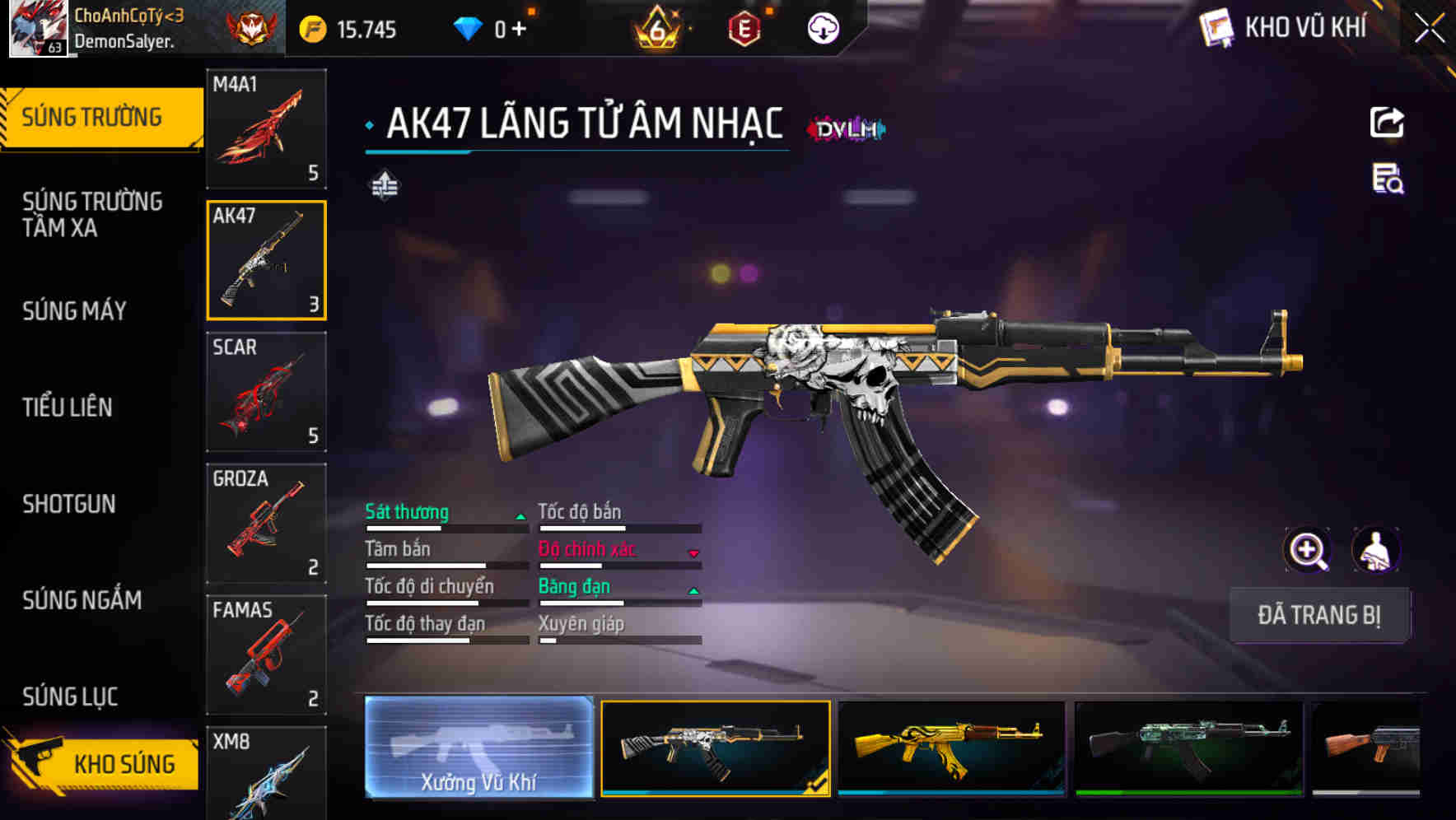Share the AK47 skin via share icon
Image resolution: width=1456 pixels, height=820 pixels.
1387,123
